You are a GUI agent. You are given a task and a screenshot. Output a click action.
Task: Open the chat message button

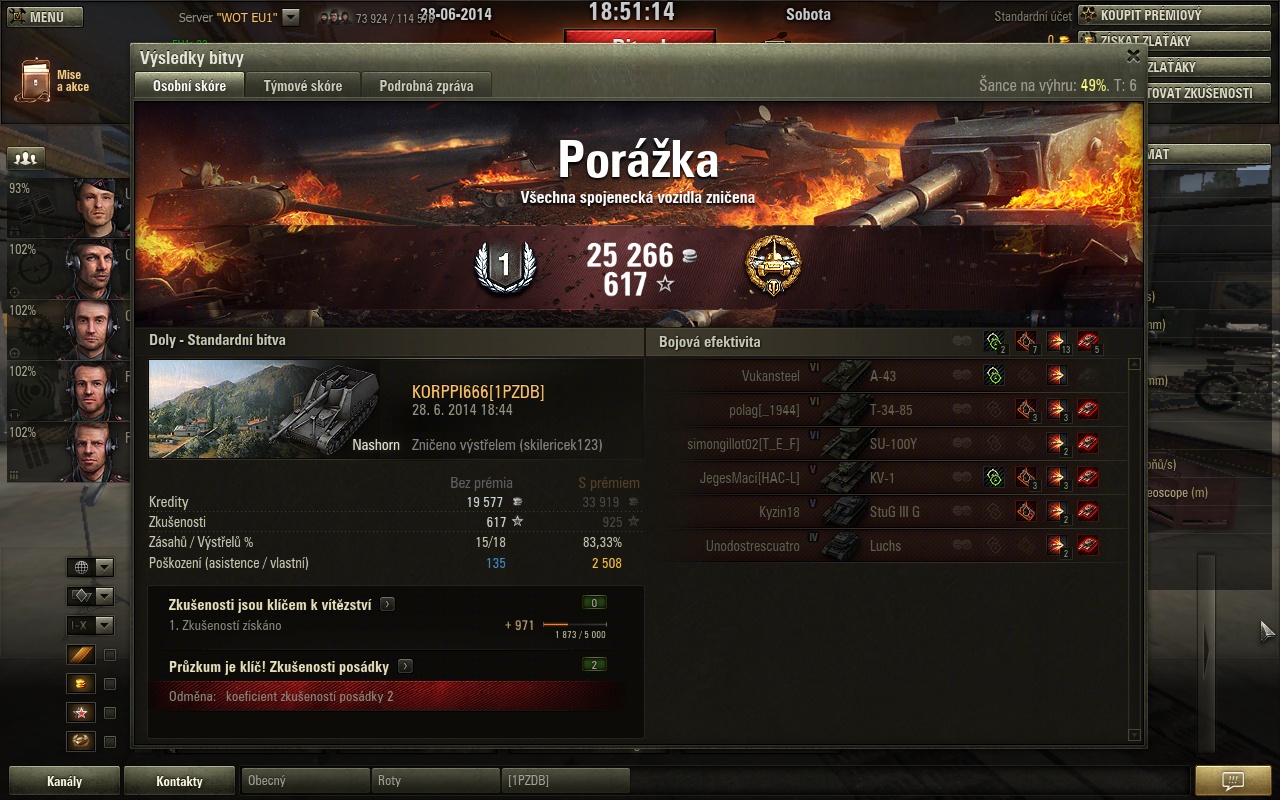pos(1233,781)
